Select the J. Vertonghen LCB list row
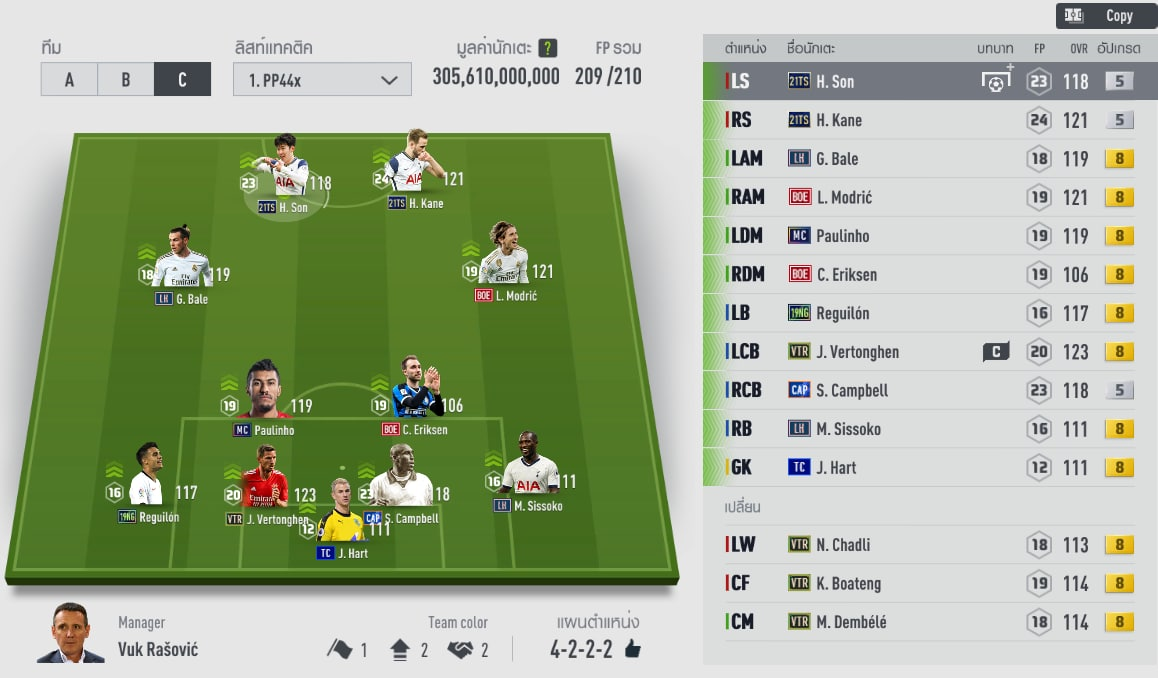 (930, 352)
